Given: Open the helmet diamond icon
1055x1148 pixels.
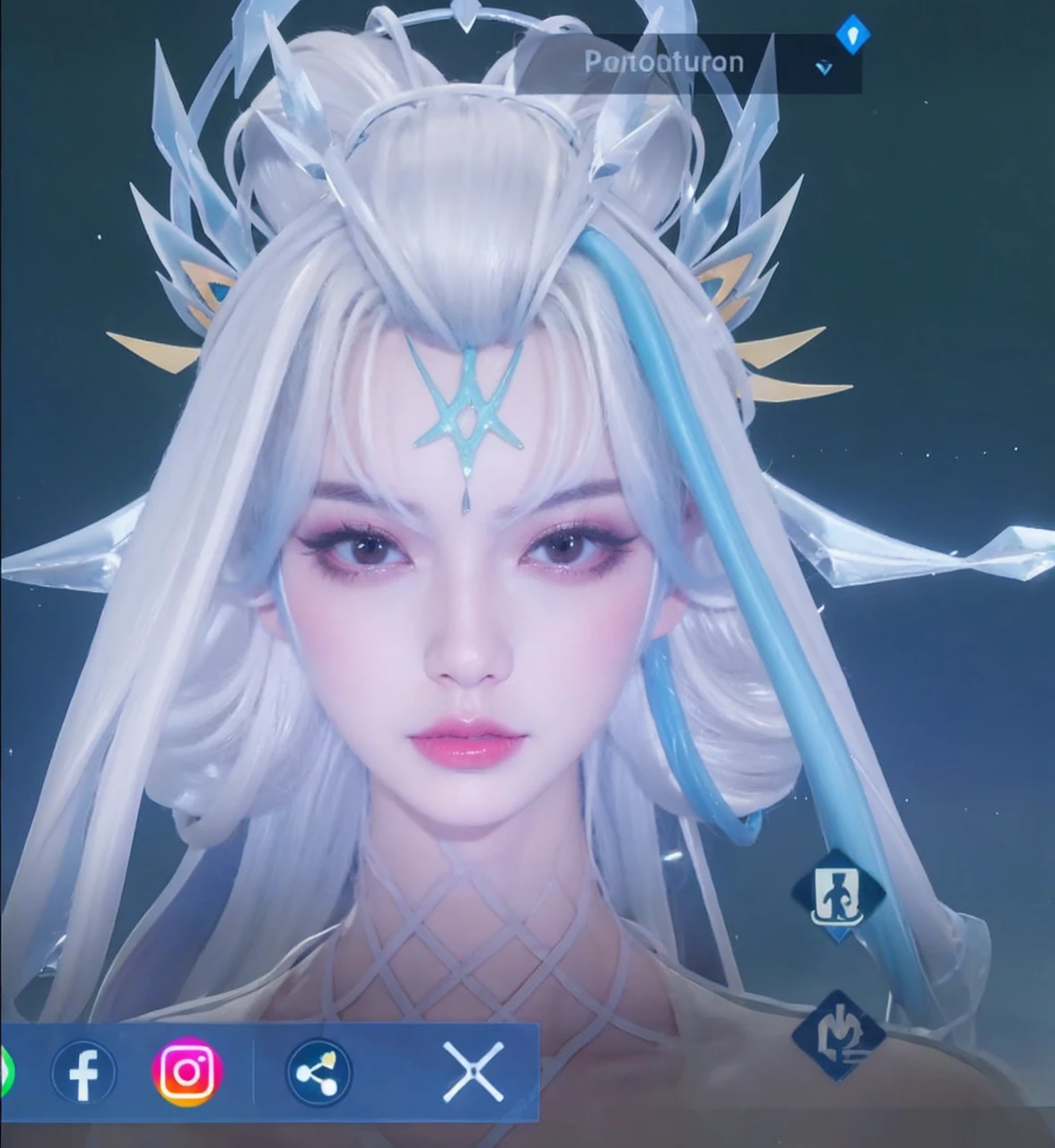Looking at the screenshot, I should pyautogui.click(x=838, y=1034).
